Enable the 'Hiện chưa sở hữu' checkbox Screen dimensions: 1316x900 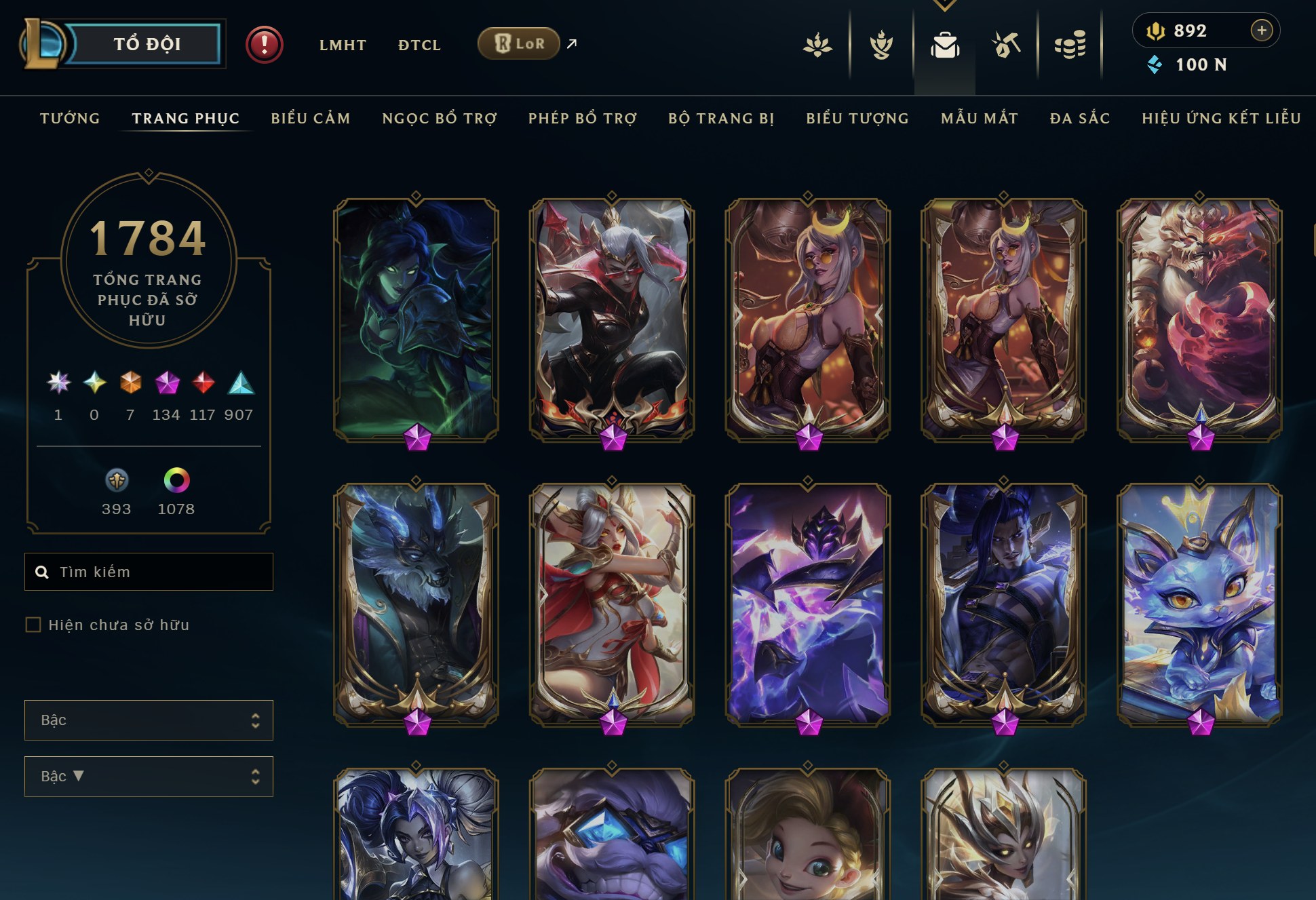(x=32, y=625)
